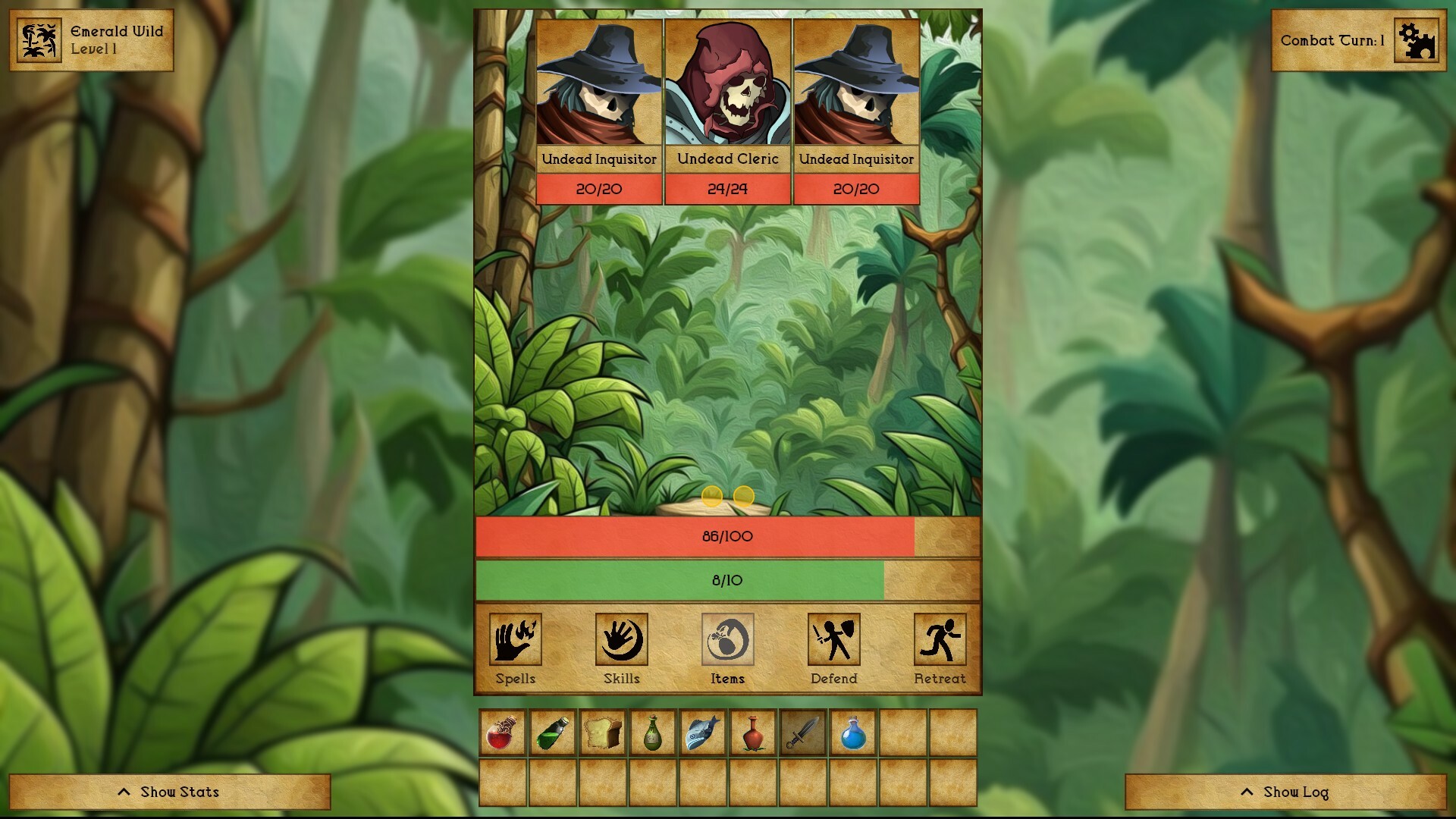Click the Emerald Wild zone emblem
1456x819 pixels.
point(38,39)
